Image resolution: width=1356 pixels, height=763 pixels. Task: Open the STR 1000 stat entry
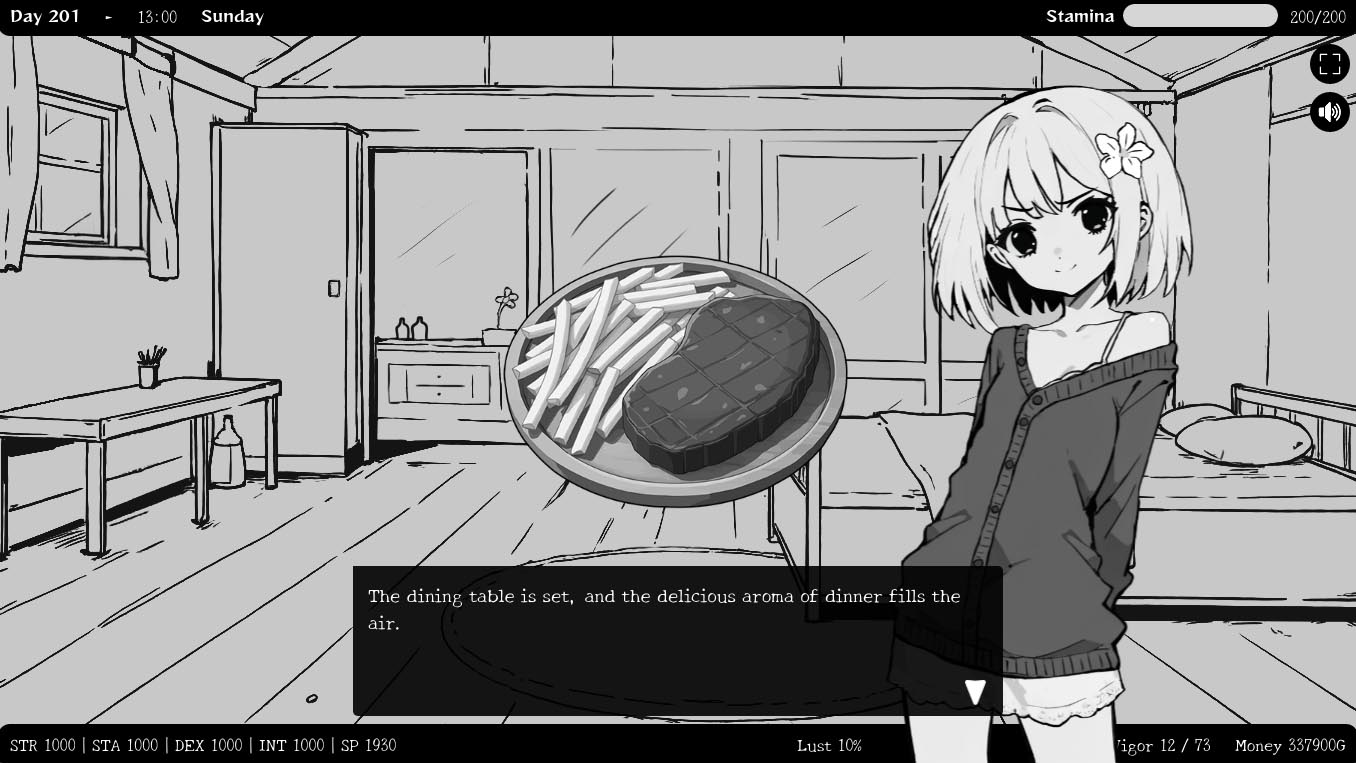coord(42,745)
